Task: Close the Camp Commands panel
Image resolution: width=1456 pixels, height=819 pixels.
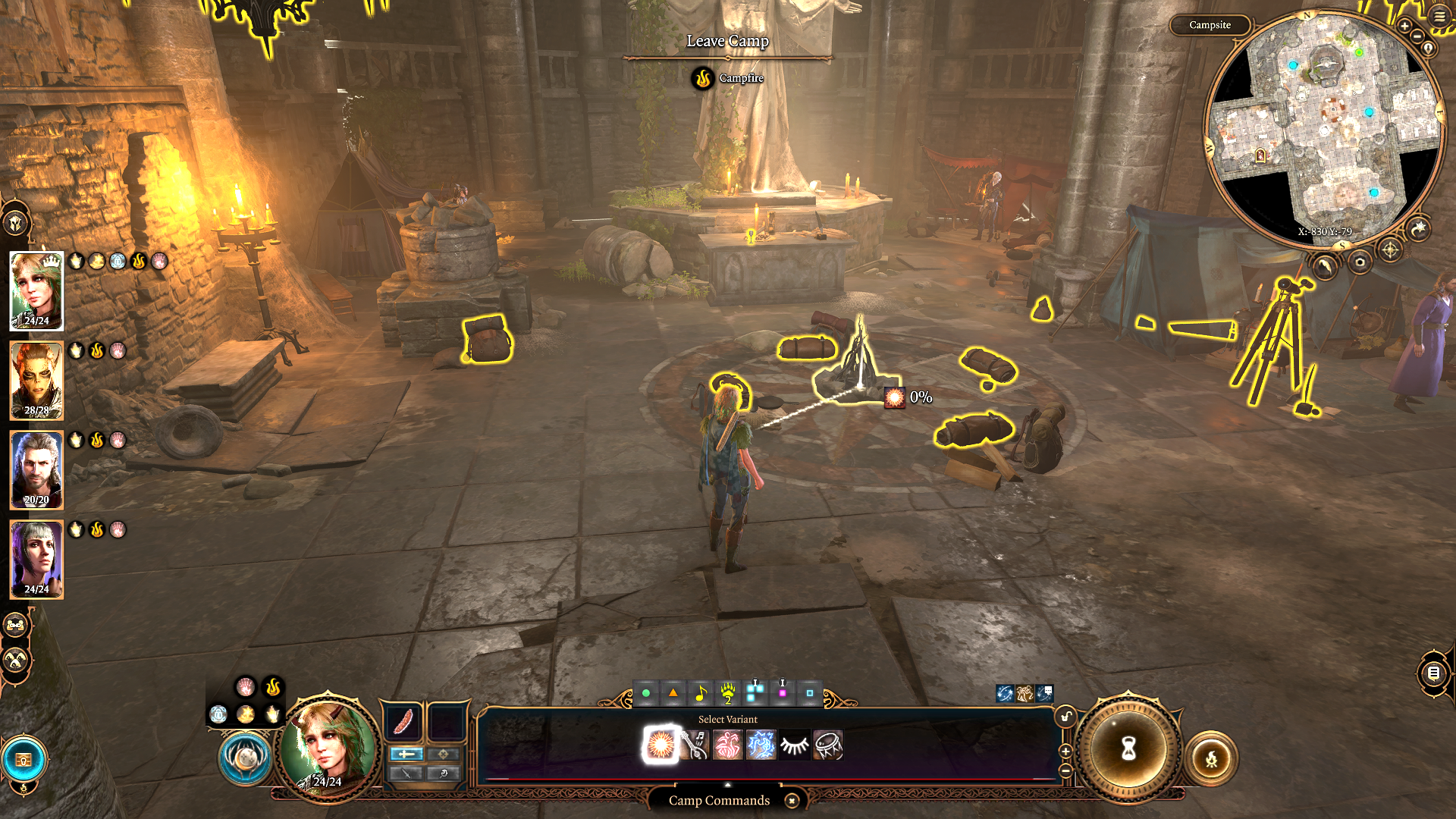Action: pos(792,801)
